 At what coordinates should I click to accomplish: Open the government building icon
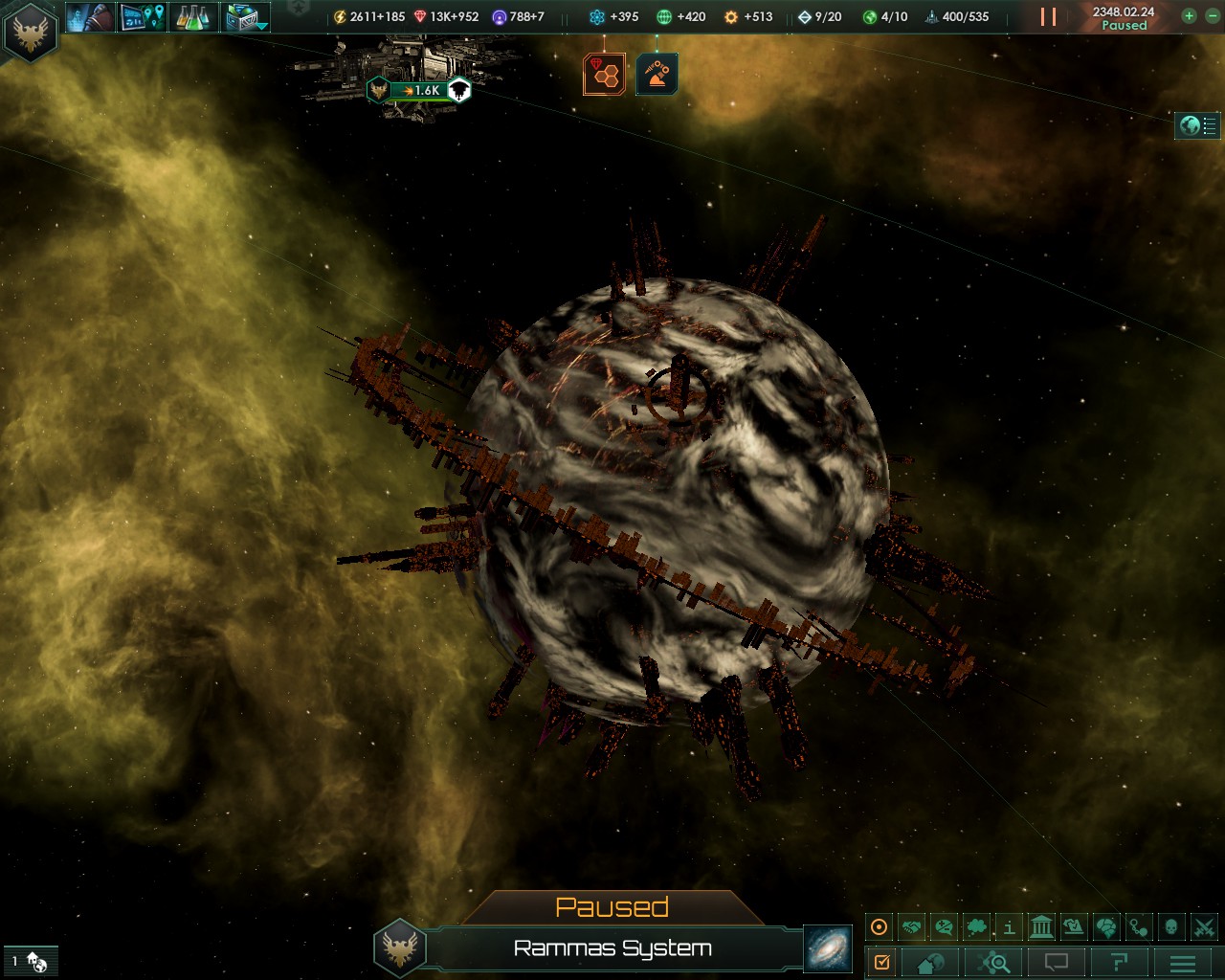tap(1040, 926)
